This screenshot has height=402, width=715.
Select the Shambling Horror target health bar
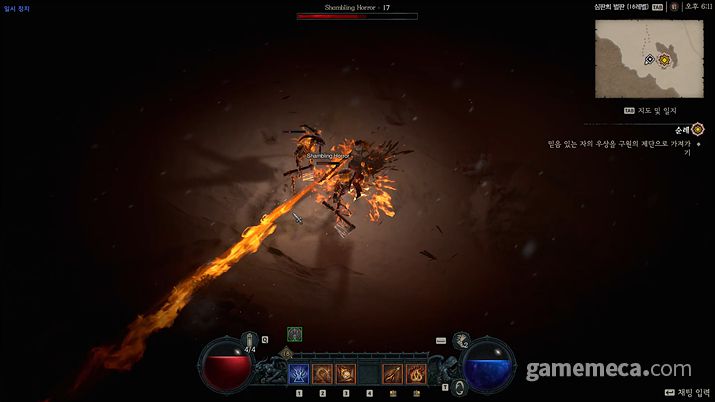[357, 16]
